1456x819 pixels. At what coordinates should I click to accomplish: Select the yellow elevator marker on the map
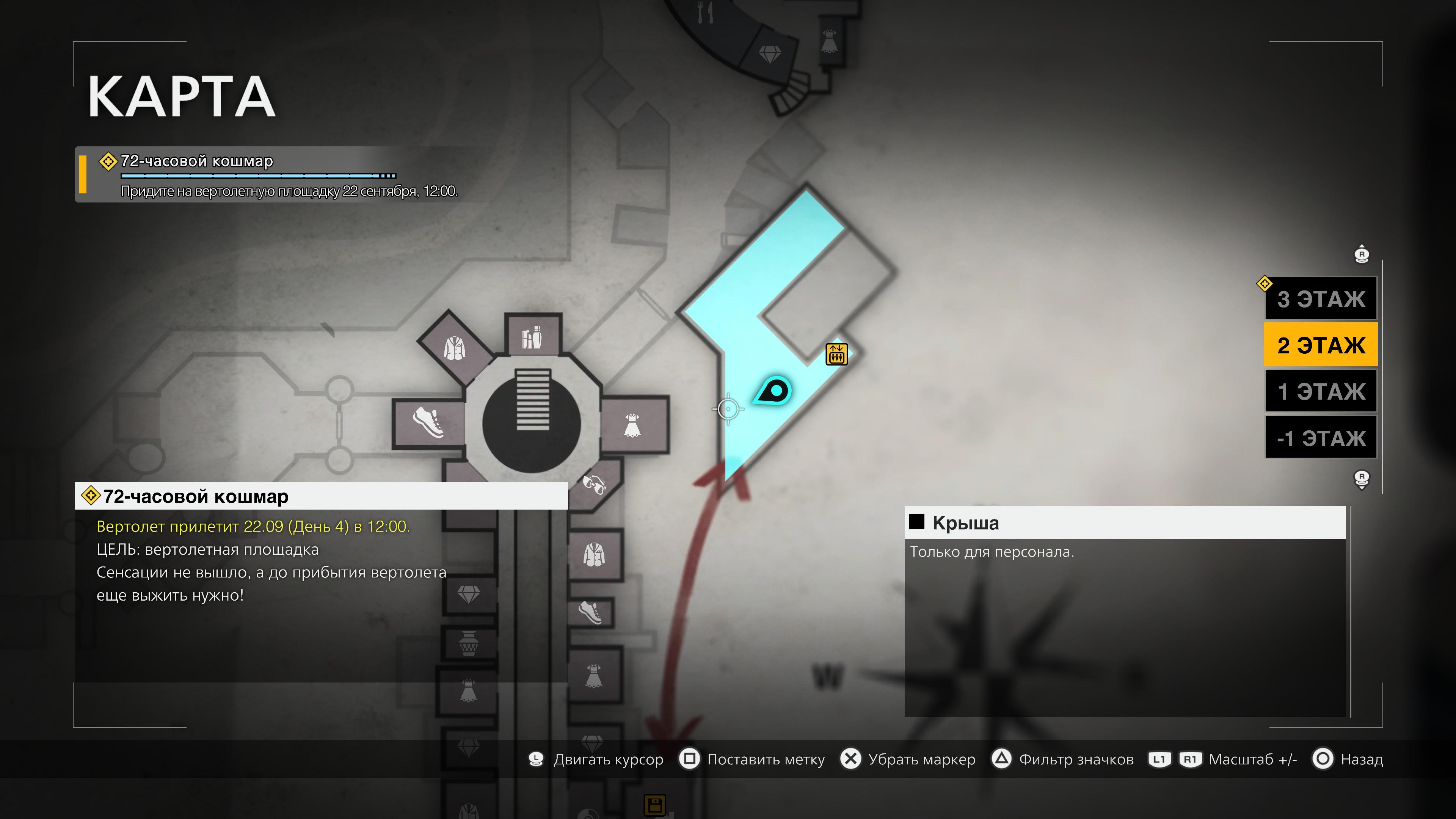[836, 355]
